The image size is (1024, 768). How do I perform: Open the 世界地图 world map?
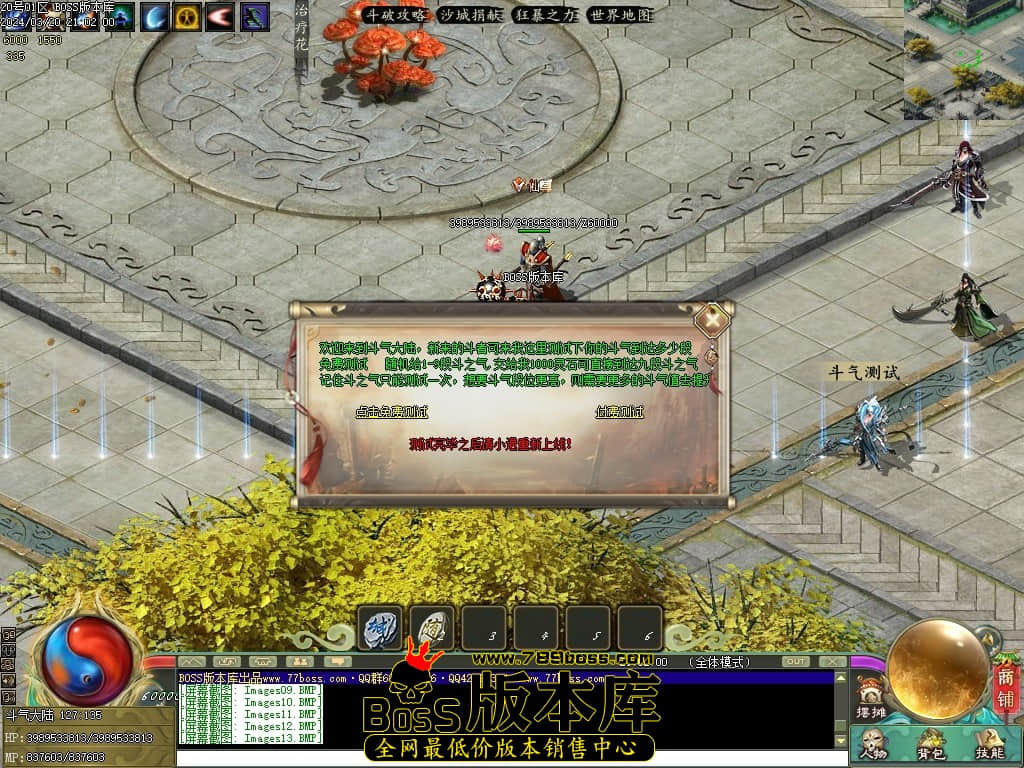tap(620, 15)
